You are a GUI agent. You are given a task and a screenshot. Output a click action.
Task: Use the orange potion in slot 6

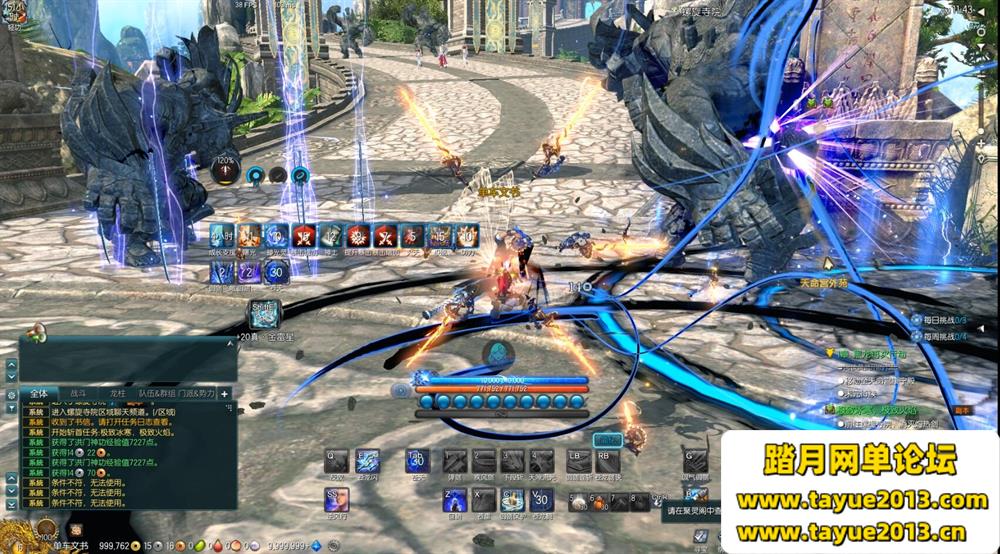[x=598, y=503]
